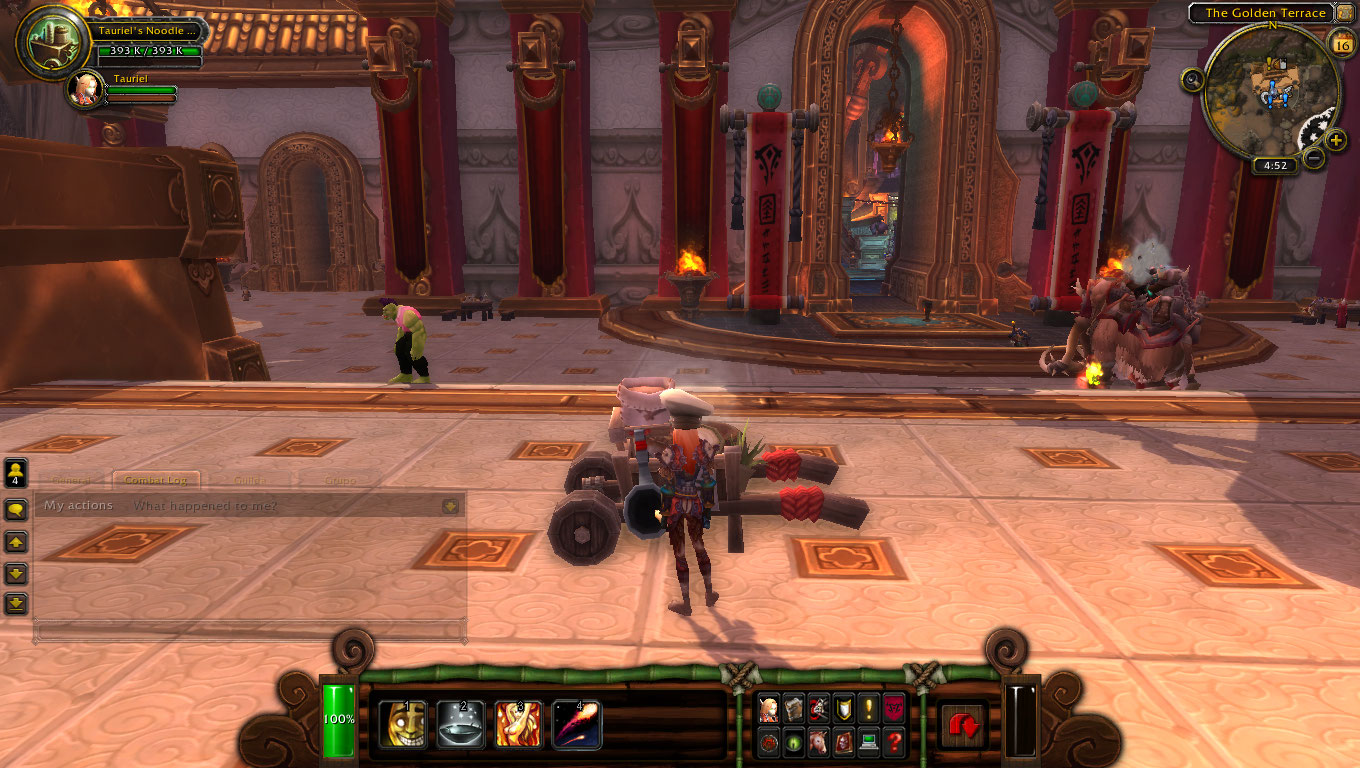Open the quest log exclamation mark icon

[869, 708]
